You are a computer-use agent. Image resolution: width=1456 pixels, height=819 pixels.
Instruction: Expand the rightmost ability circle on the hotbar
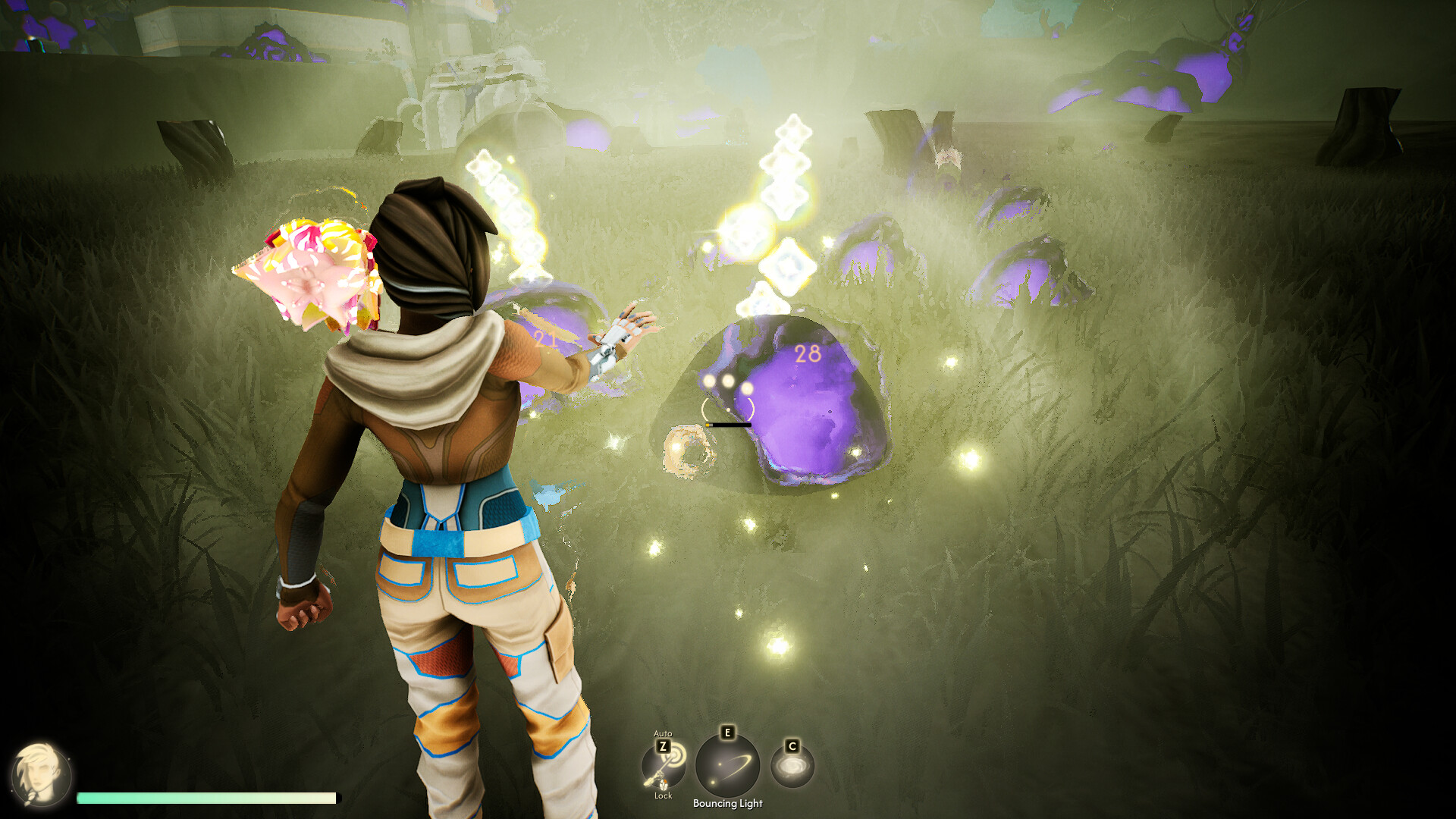[x=791, y=765]
